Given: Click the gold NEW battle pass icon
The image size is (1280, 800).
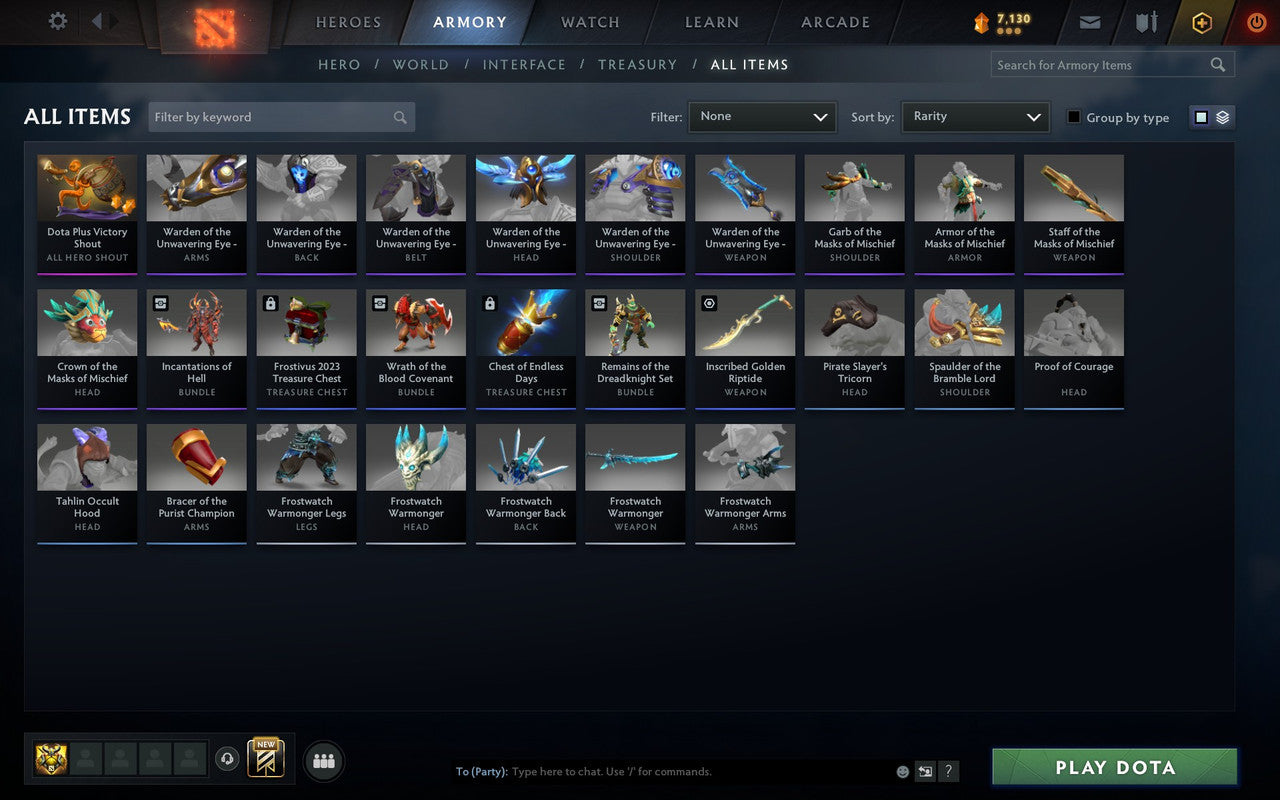Looking at the screenshot, I should 265,760.
